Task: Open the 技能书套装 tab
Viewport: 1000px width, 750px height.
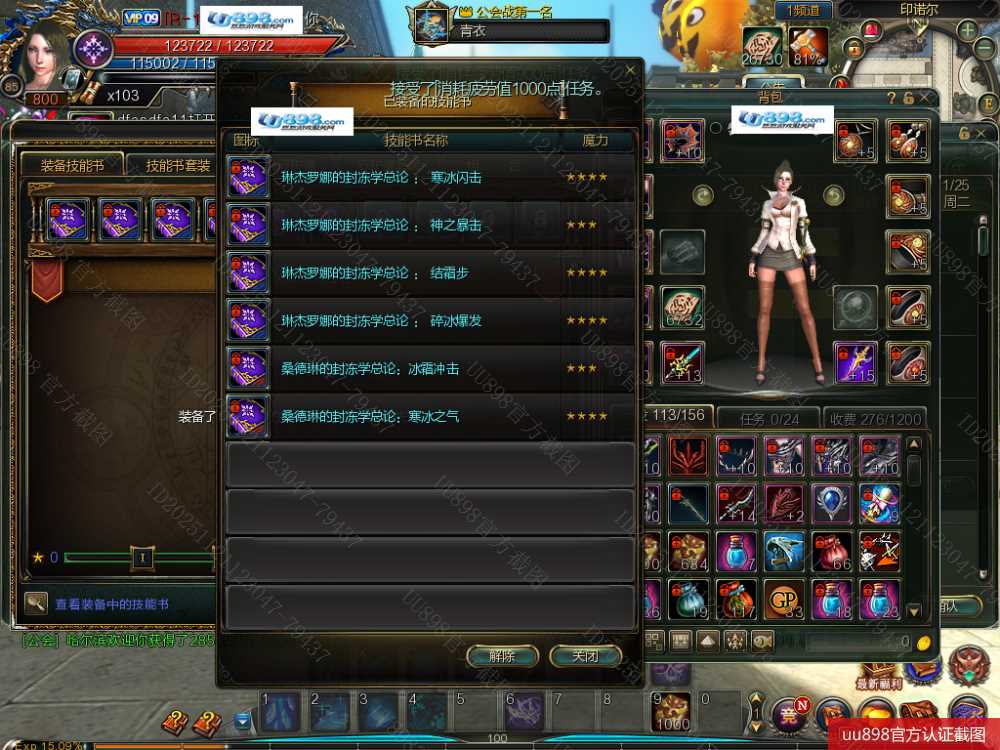Action: [178, 165]
